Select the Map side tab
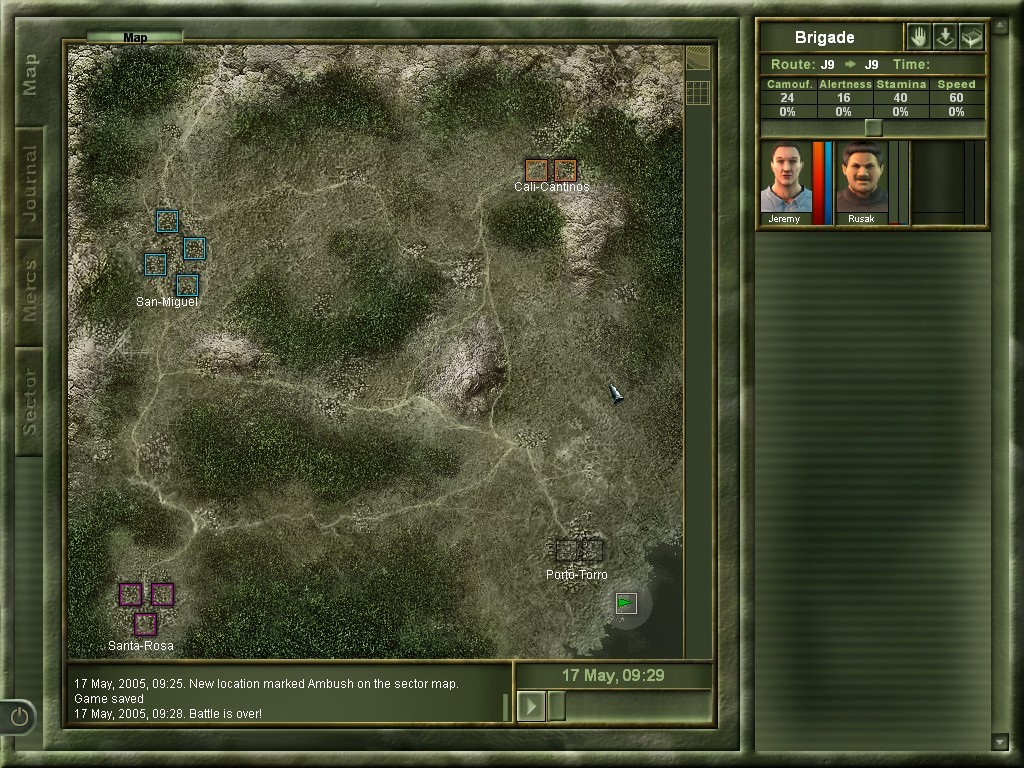 [29, 75]
